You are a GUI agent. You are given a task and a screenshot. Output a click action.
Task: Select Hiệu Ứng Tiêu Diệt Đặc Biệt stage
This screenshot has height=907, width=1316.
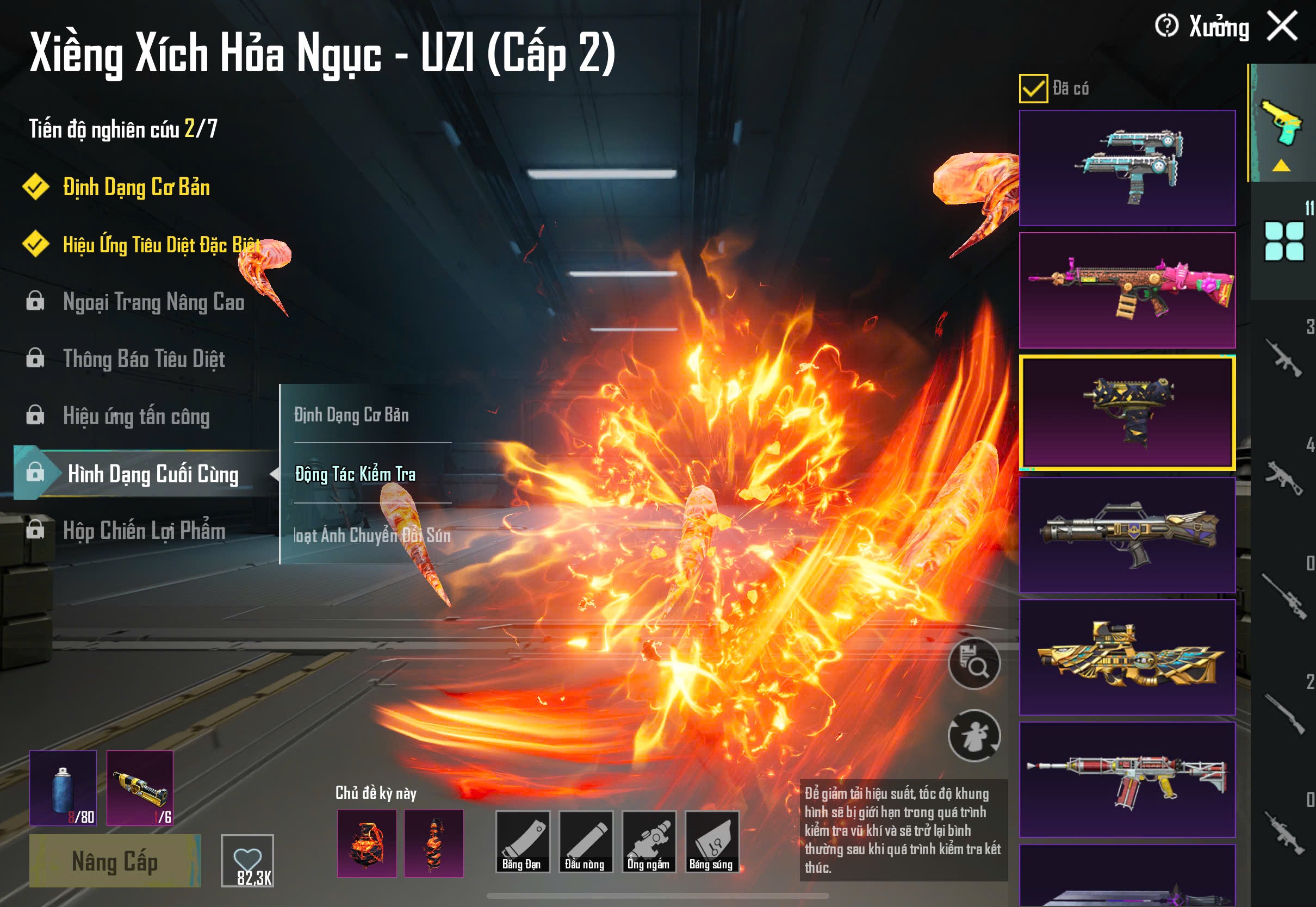tap(162, 244)
